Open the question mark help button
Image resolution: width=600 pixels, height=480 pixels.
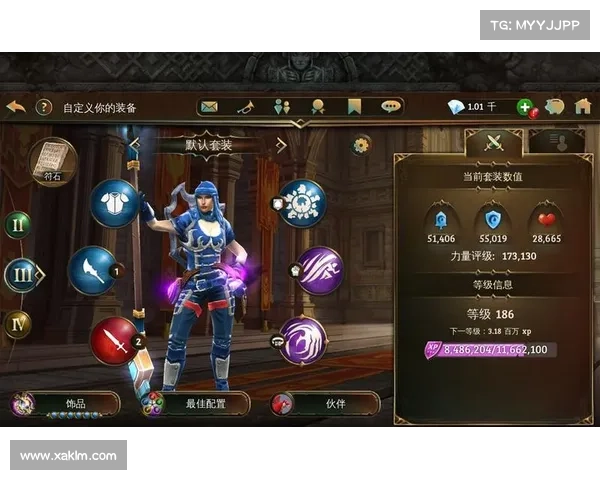44,107
